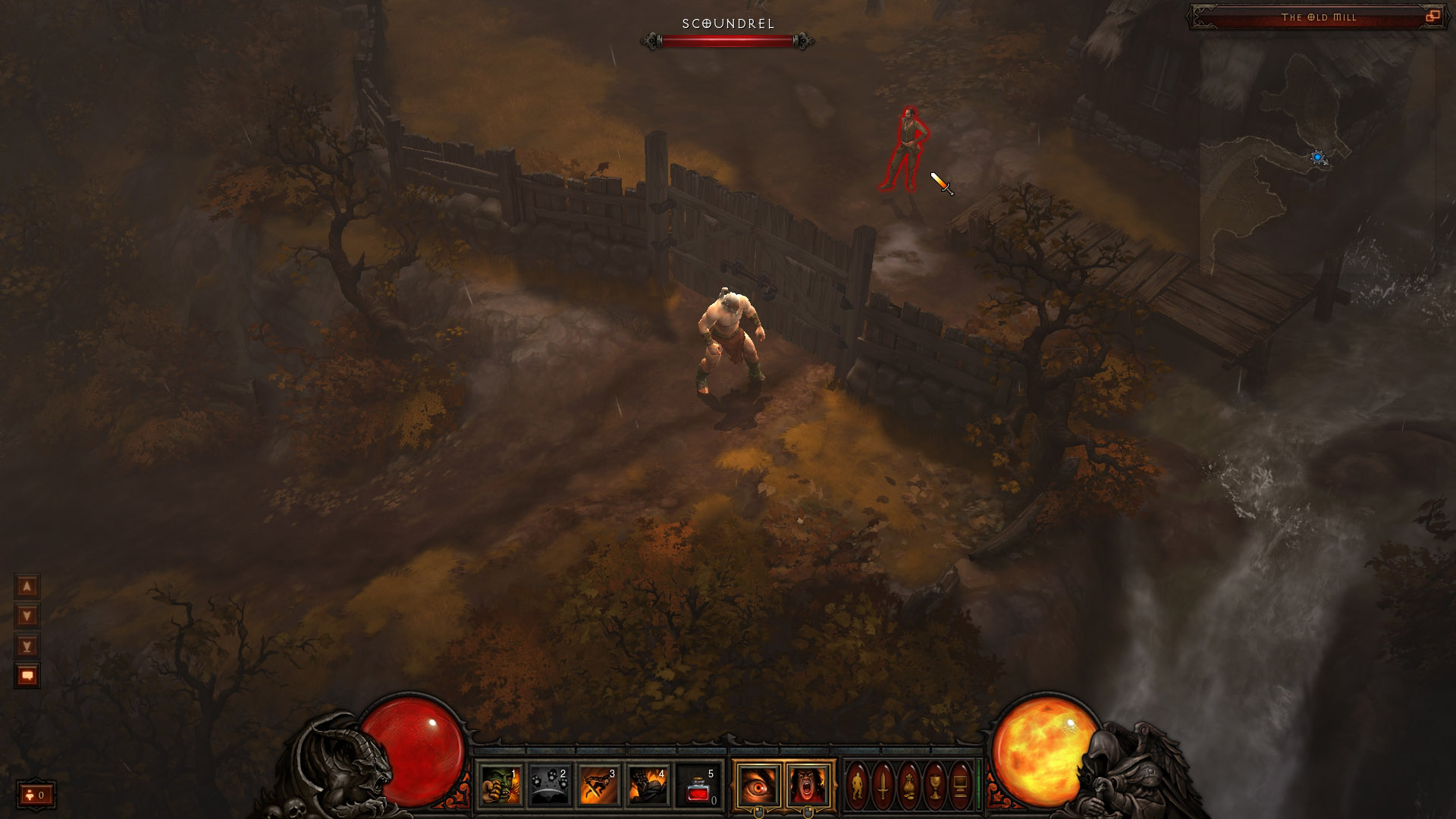1456x819 pixels.
Task: Activate the punch skill in slot 1
Action: (500, 785)
